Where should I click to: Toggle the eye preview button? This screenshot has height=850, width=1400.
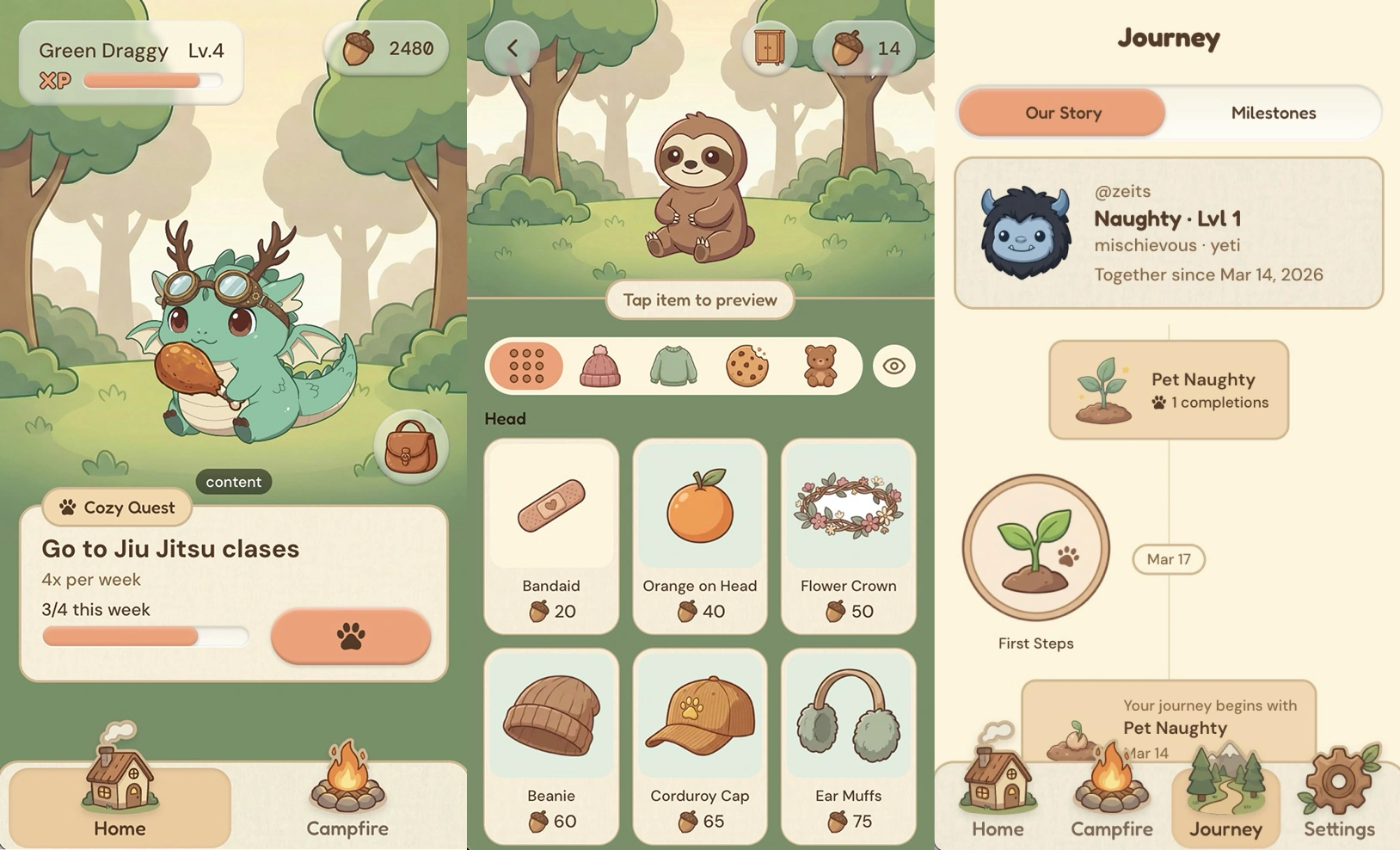pyautogui.click(x=893, y=366)
